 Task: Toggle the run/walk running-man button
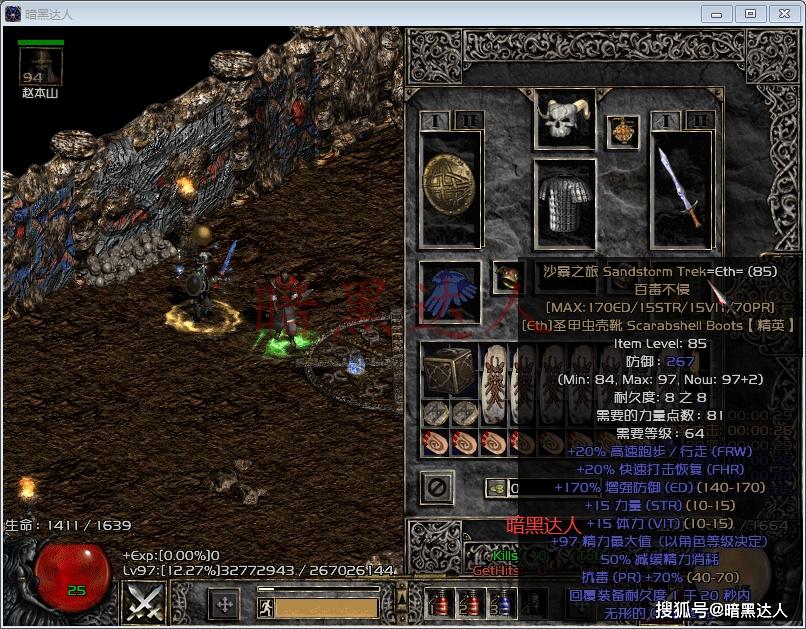tap(265, 607)
